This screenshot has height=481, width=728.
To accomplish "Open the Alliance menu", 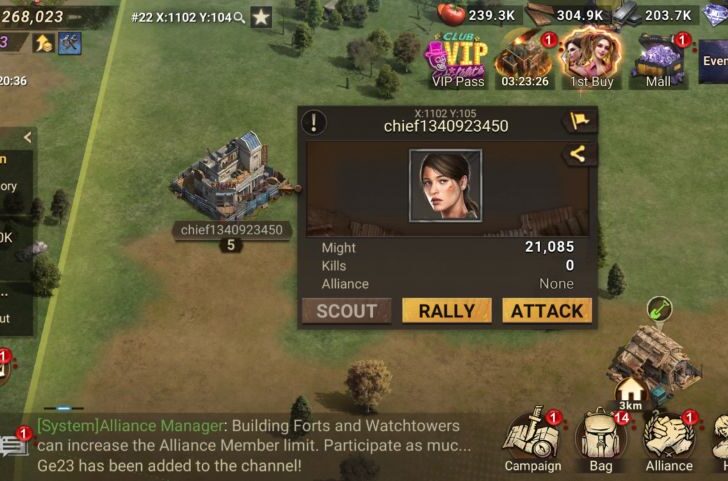I will pos(668,440).
